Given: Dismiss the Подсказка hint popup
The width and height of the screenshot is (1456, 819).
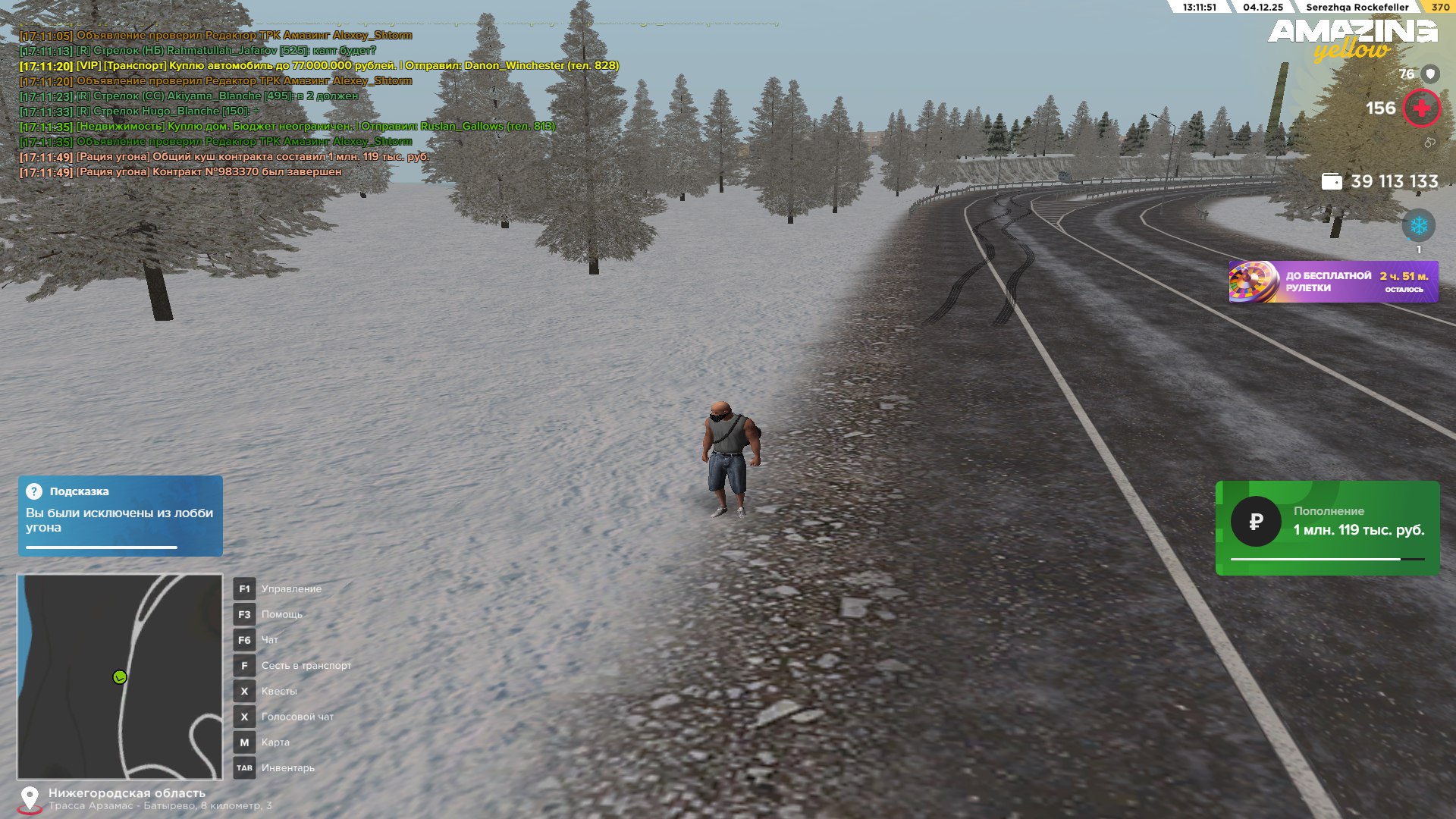Looking at the screenshot, I should (x=120, y=516).
